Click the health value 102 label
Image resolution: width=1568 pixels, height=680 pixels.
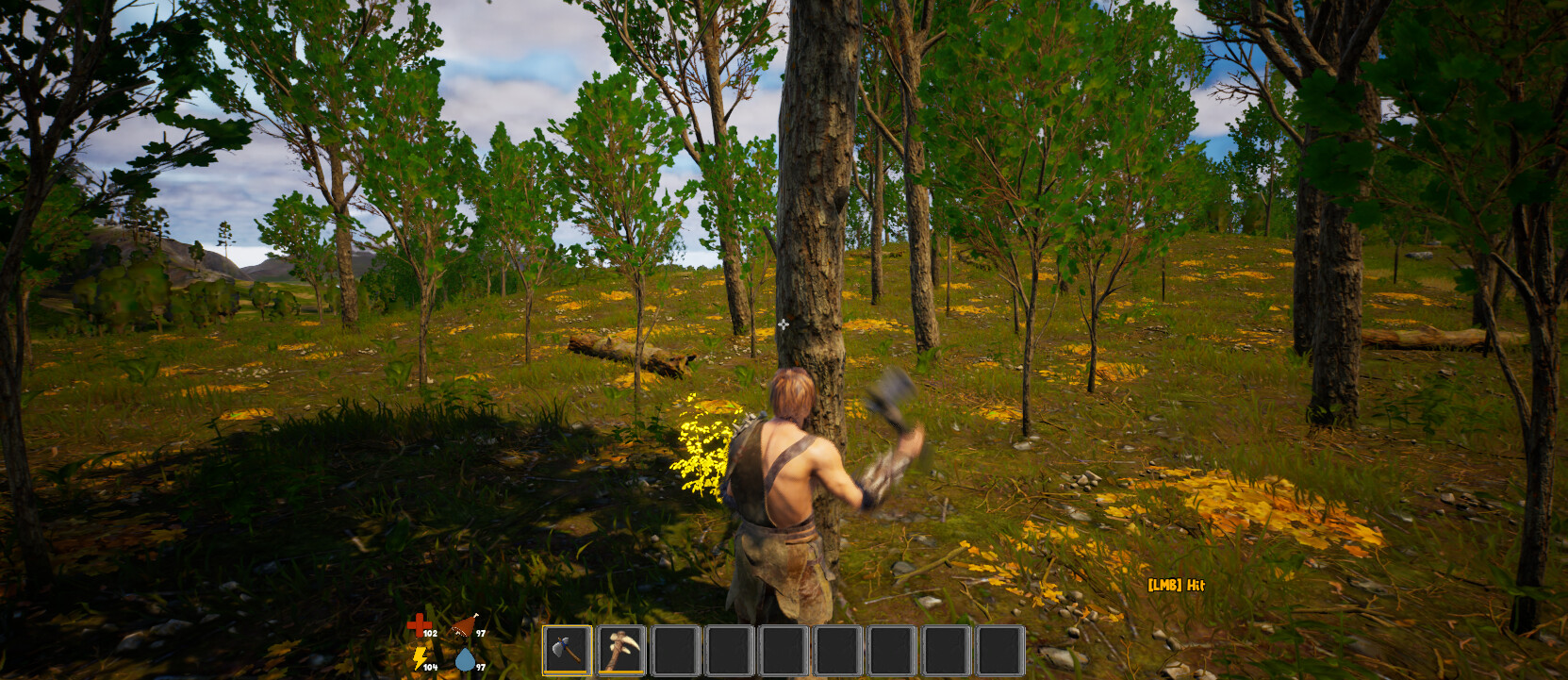(430, 634)
